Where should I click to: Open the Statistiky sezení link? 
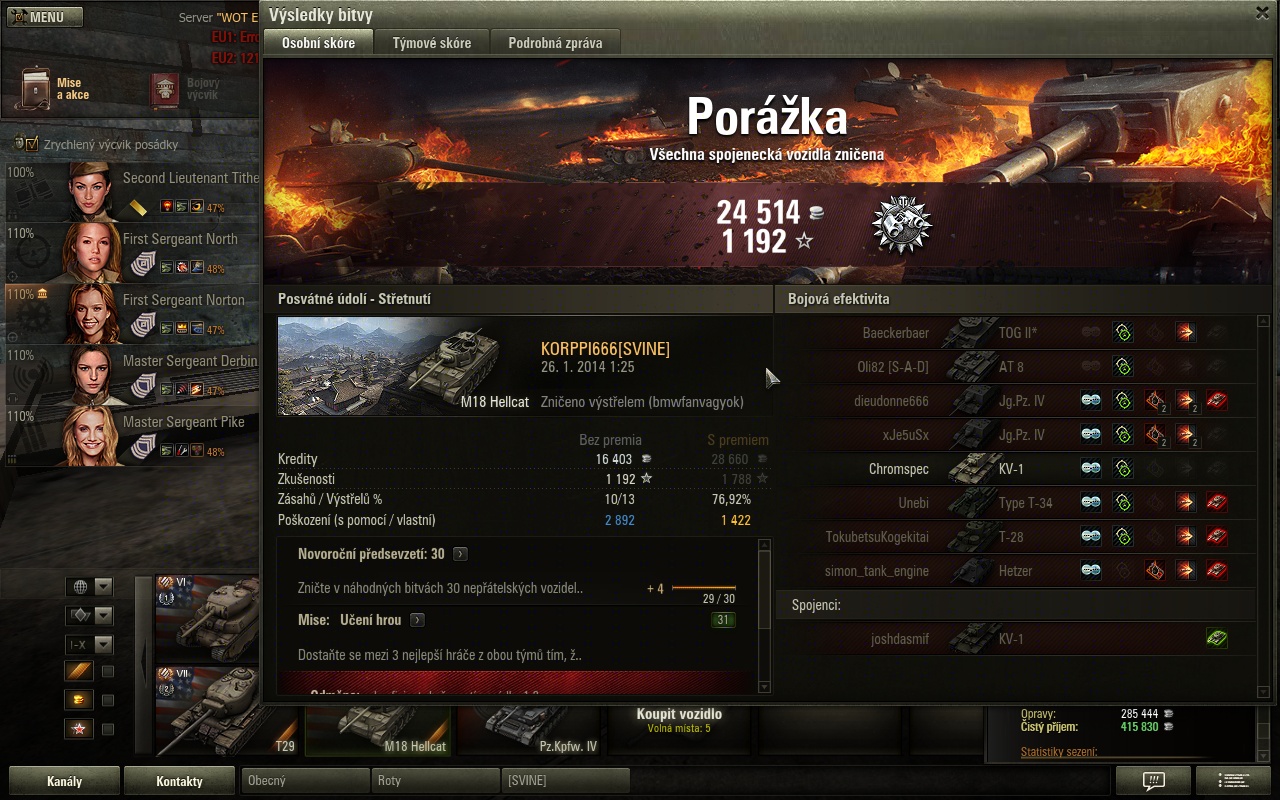pos(1059,752)
